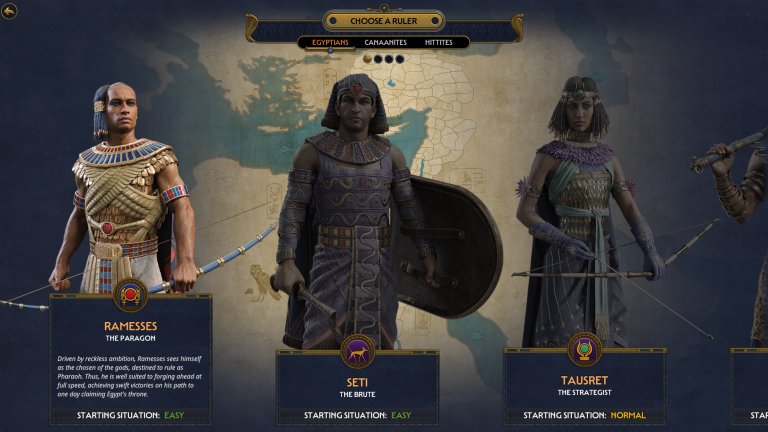Click Tausret's teal faction emblem

584,349
